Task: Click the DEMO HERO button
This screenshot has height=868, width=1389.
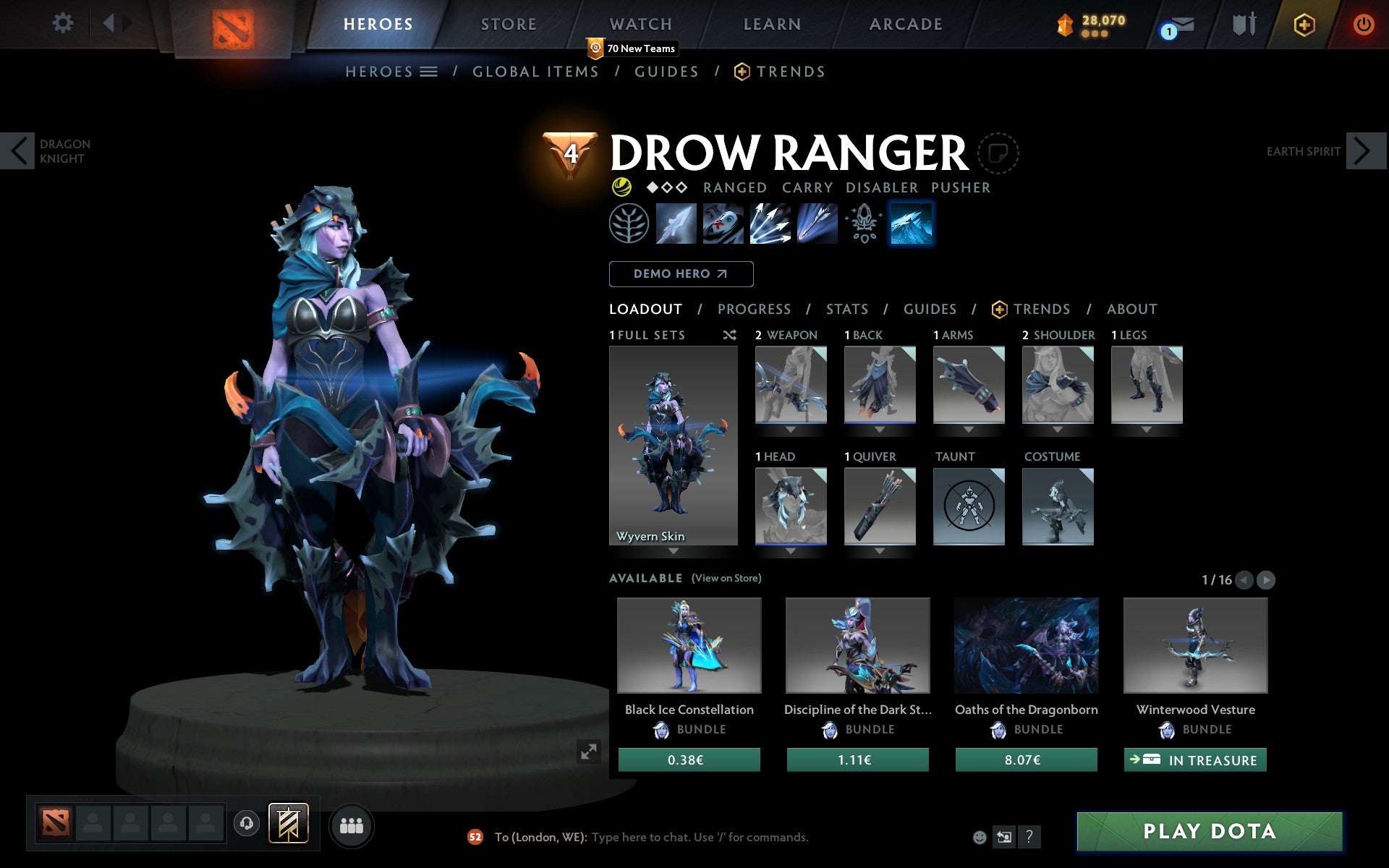Action: [681, 274]
